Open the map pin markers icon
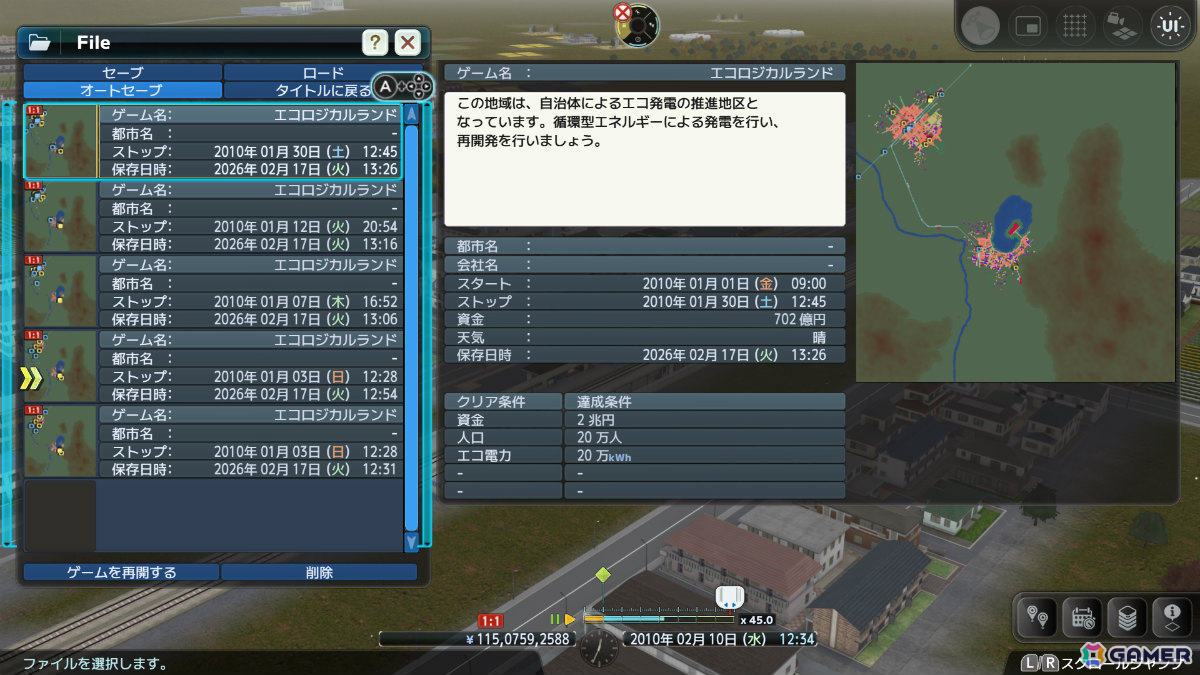The width and height of the screenshot is (1200, 675). (x=1036, y=619)
